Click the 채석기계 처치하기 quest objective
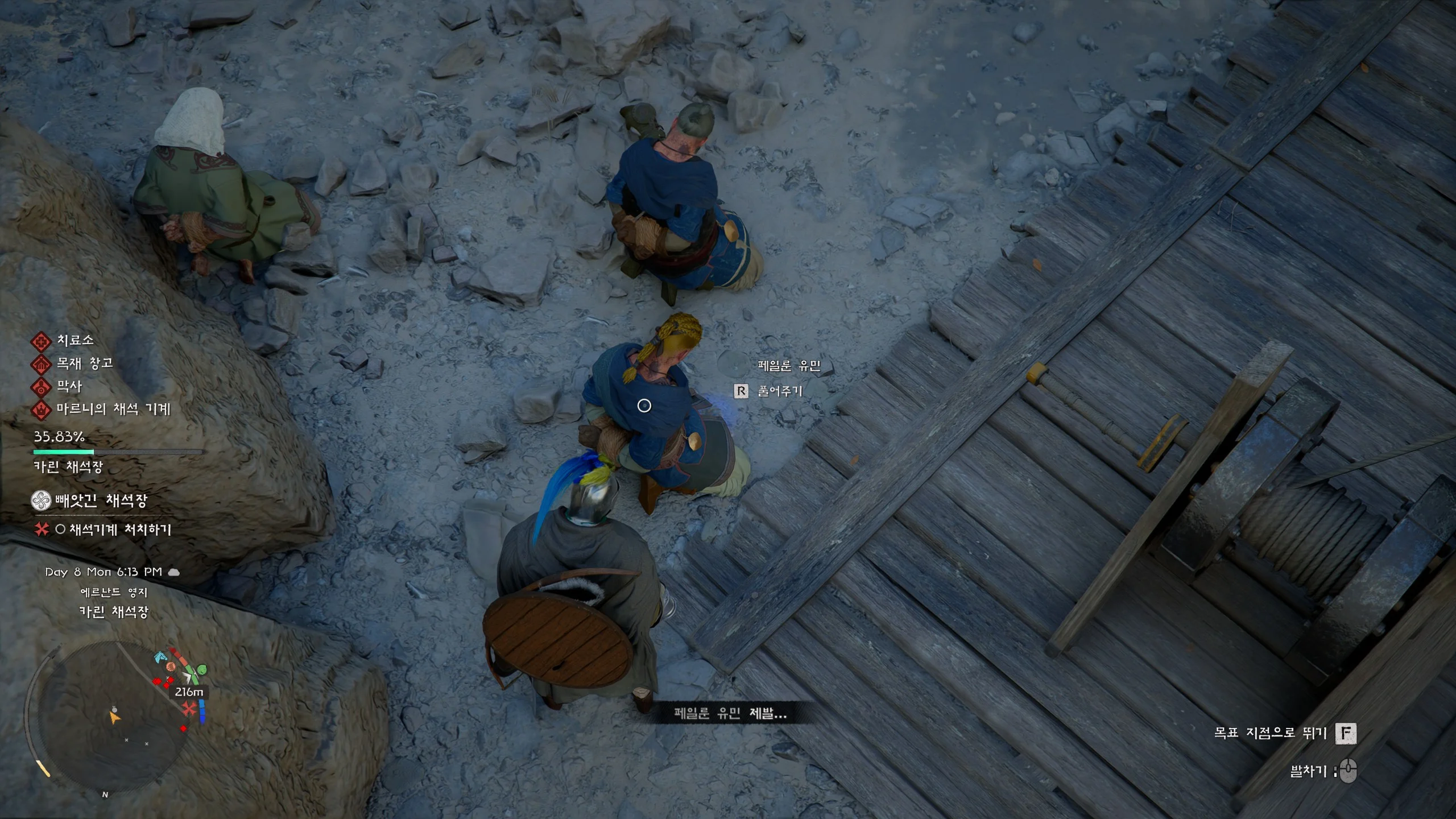The height and width of the screenshot is (819, 1456). point(119,530)
